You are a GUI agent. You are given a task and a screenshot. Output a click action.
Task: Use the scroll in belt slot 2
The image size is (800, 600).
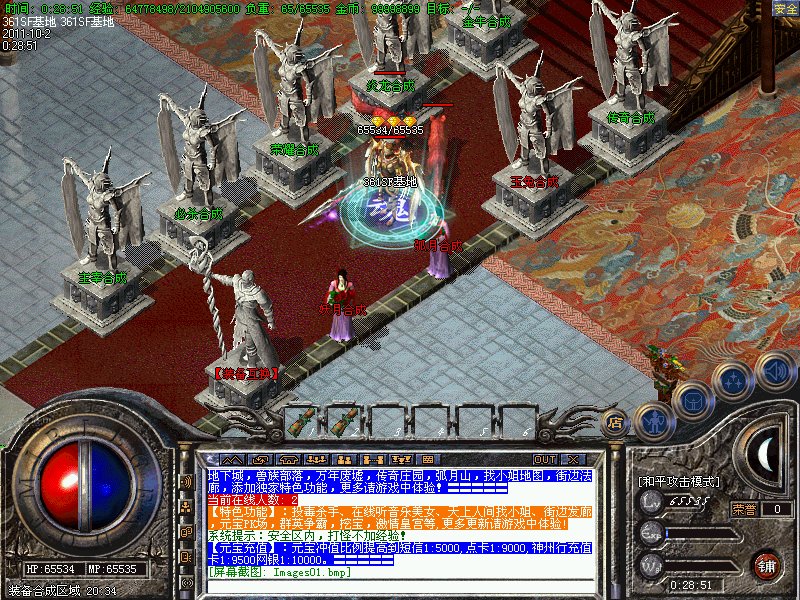pyautogui.click(x=346, y=422)
